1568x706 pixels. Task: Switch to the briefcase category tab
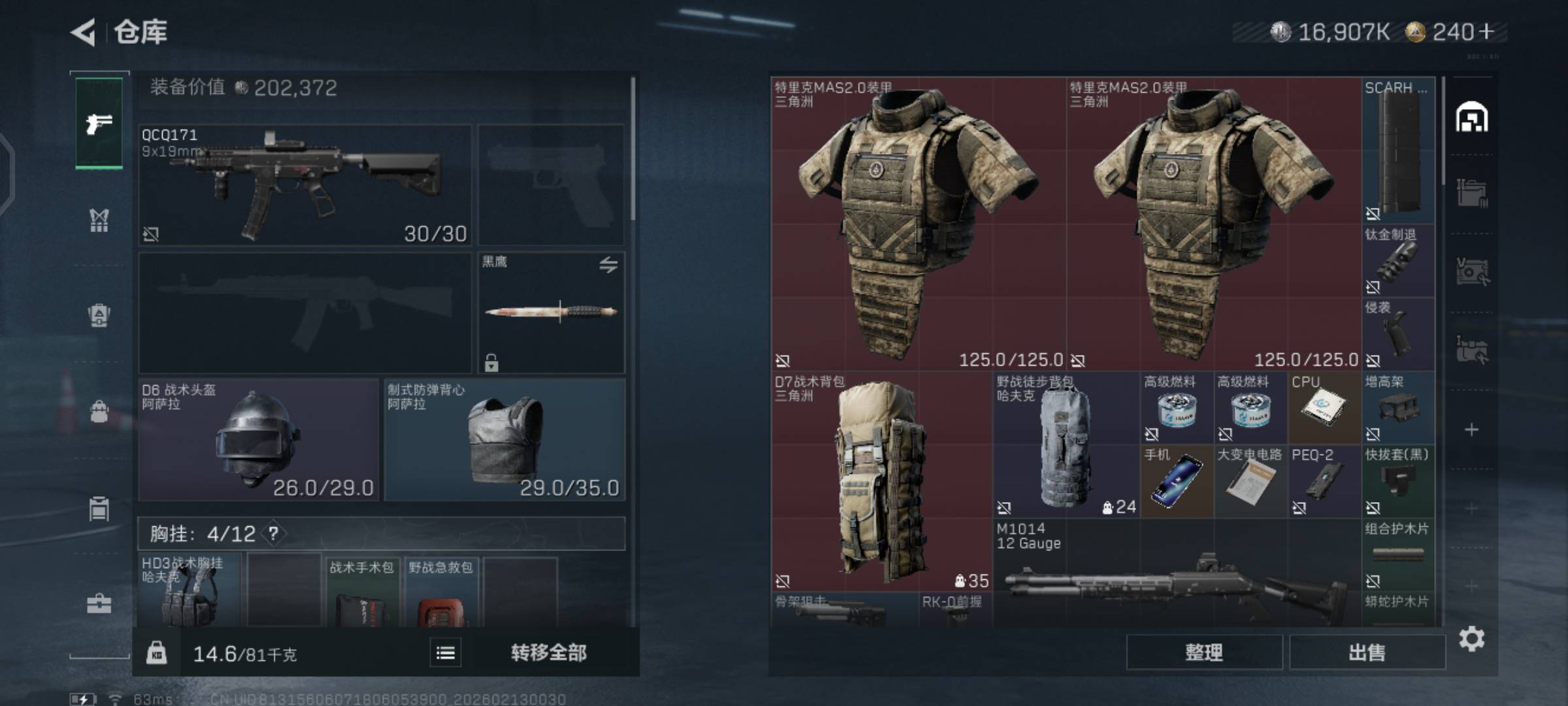[99, 603]
